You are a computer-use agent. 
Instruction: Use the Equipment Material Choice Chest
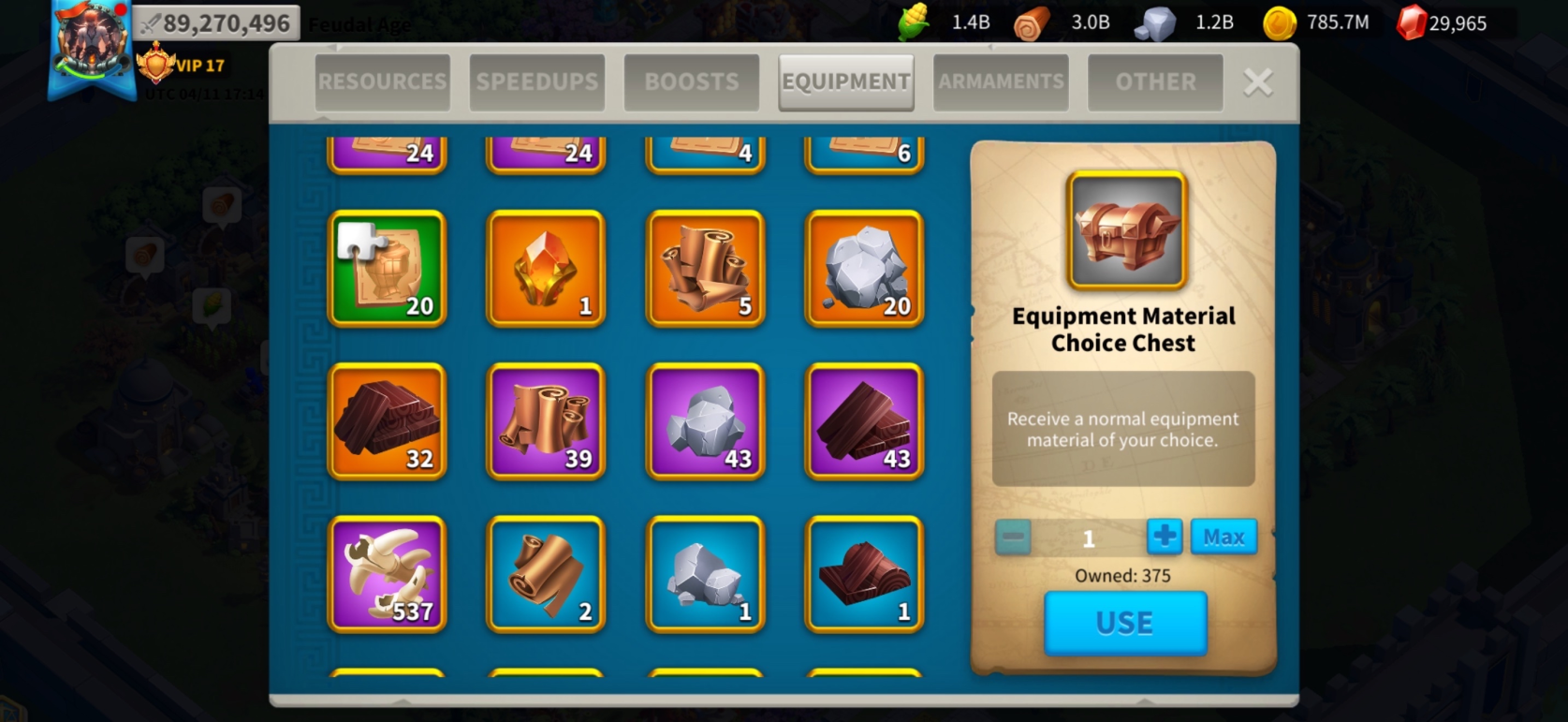tap(1124, 623)
